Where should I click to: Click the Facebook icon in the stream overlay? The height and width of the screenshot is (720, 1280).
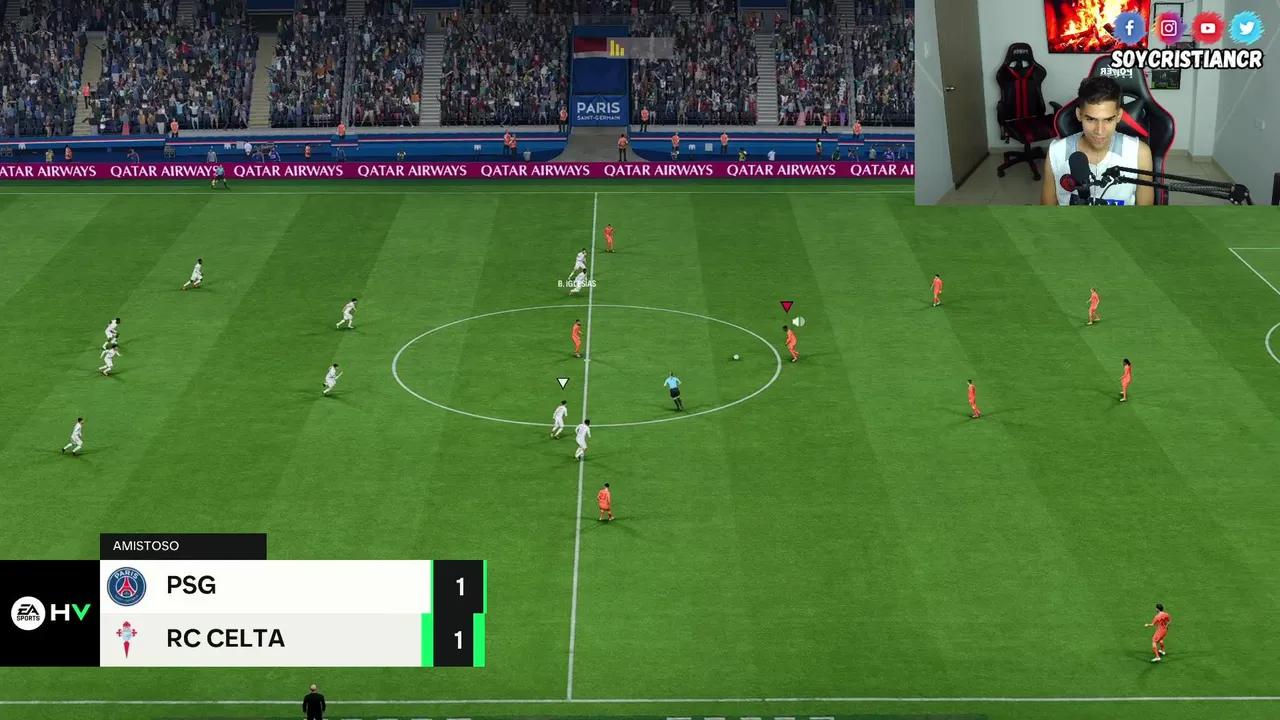(1130, 27)
